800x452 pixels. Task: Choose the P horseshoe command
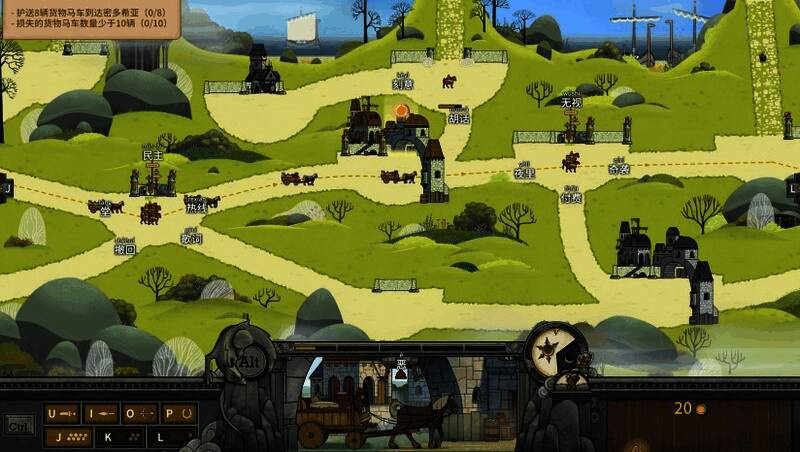[x=175, y=413]
